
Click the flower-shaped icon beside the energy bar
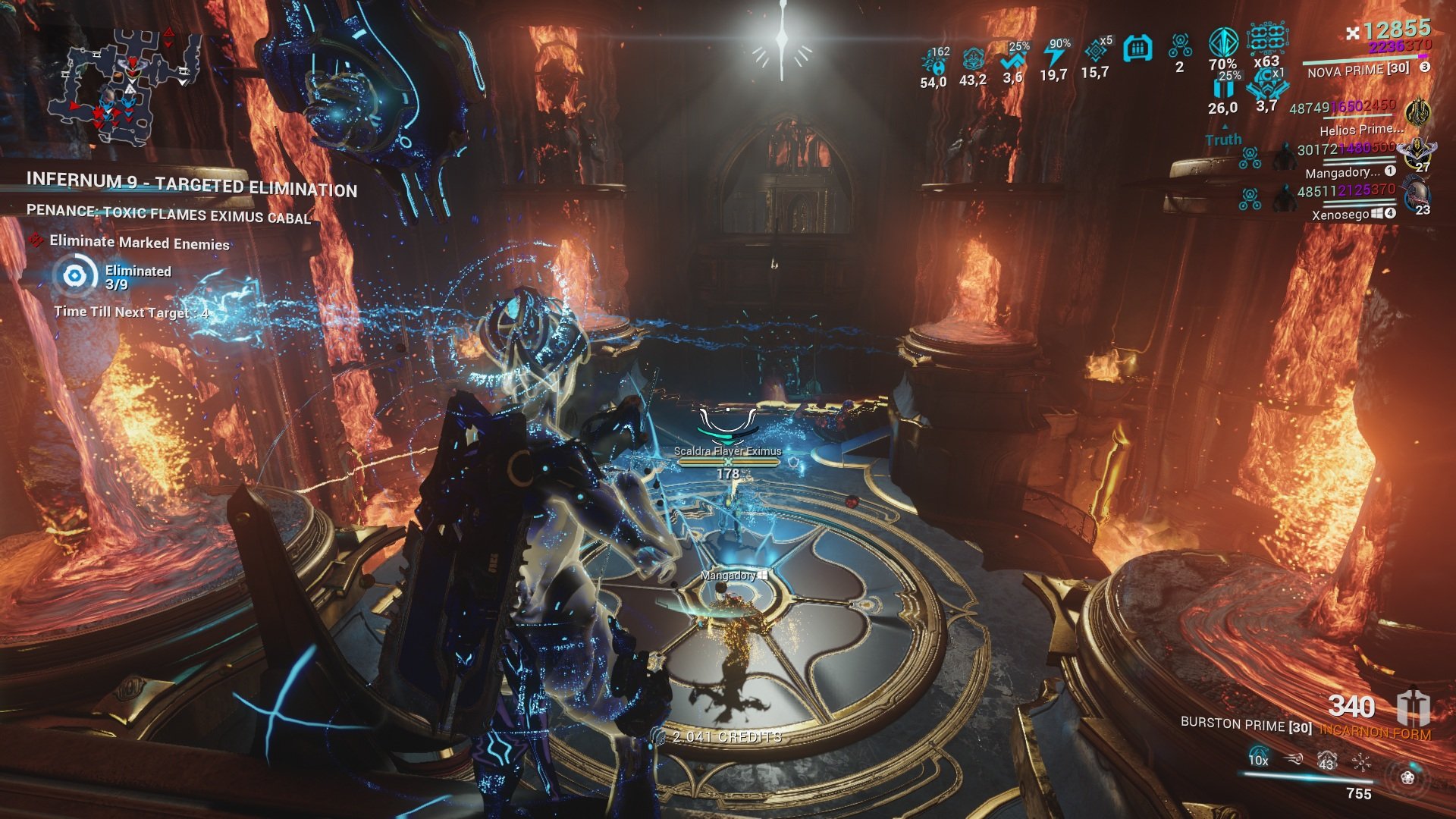1407,777
